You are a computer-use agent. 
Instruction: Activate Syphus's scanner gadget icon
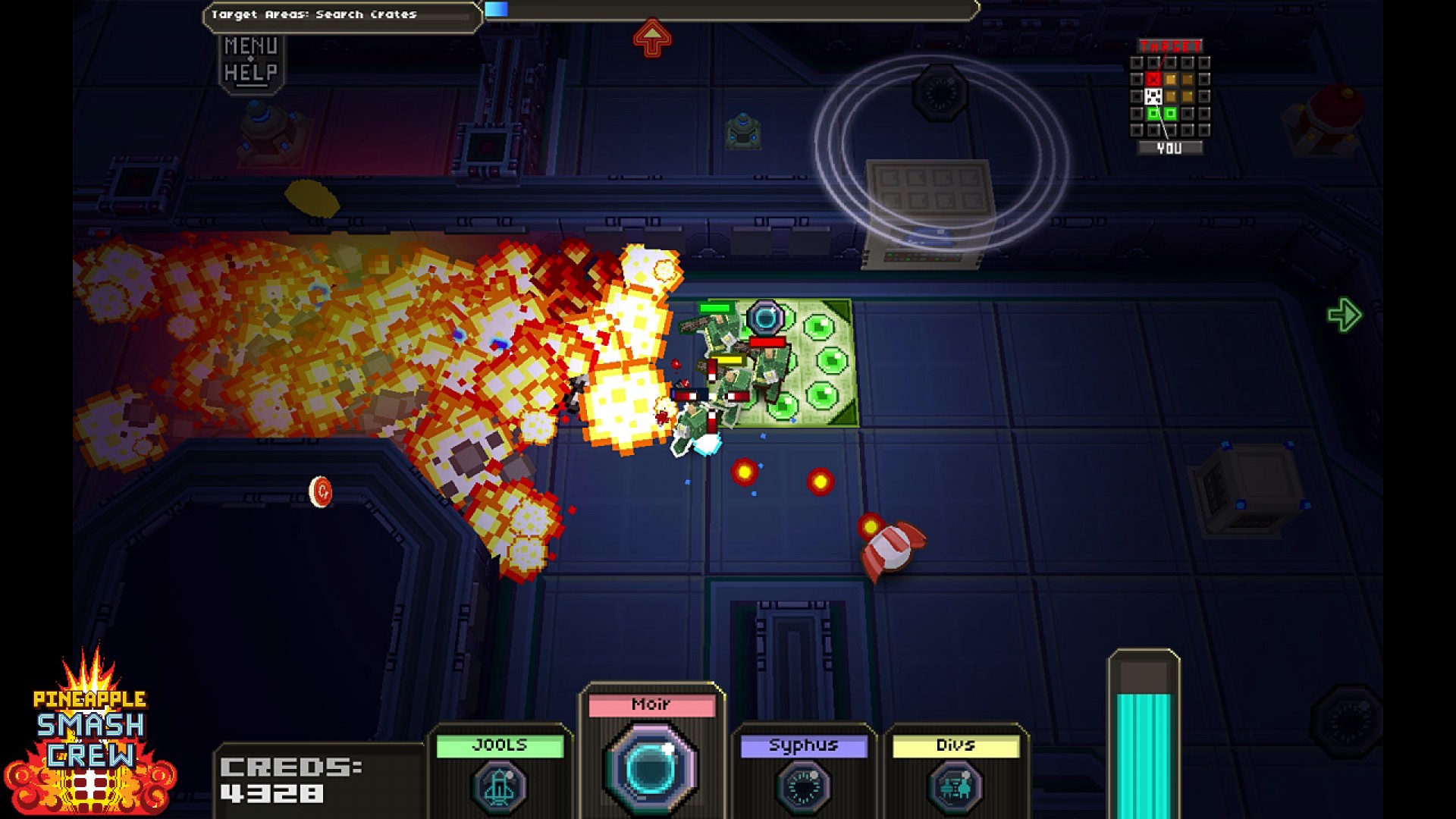804,789
